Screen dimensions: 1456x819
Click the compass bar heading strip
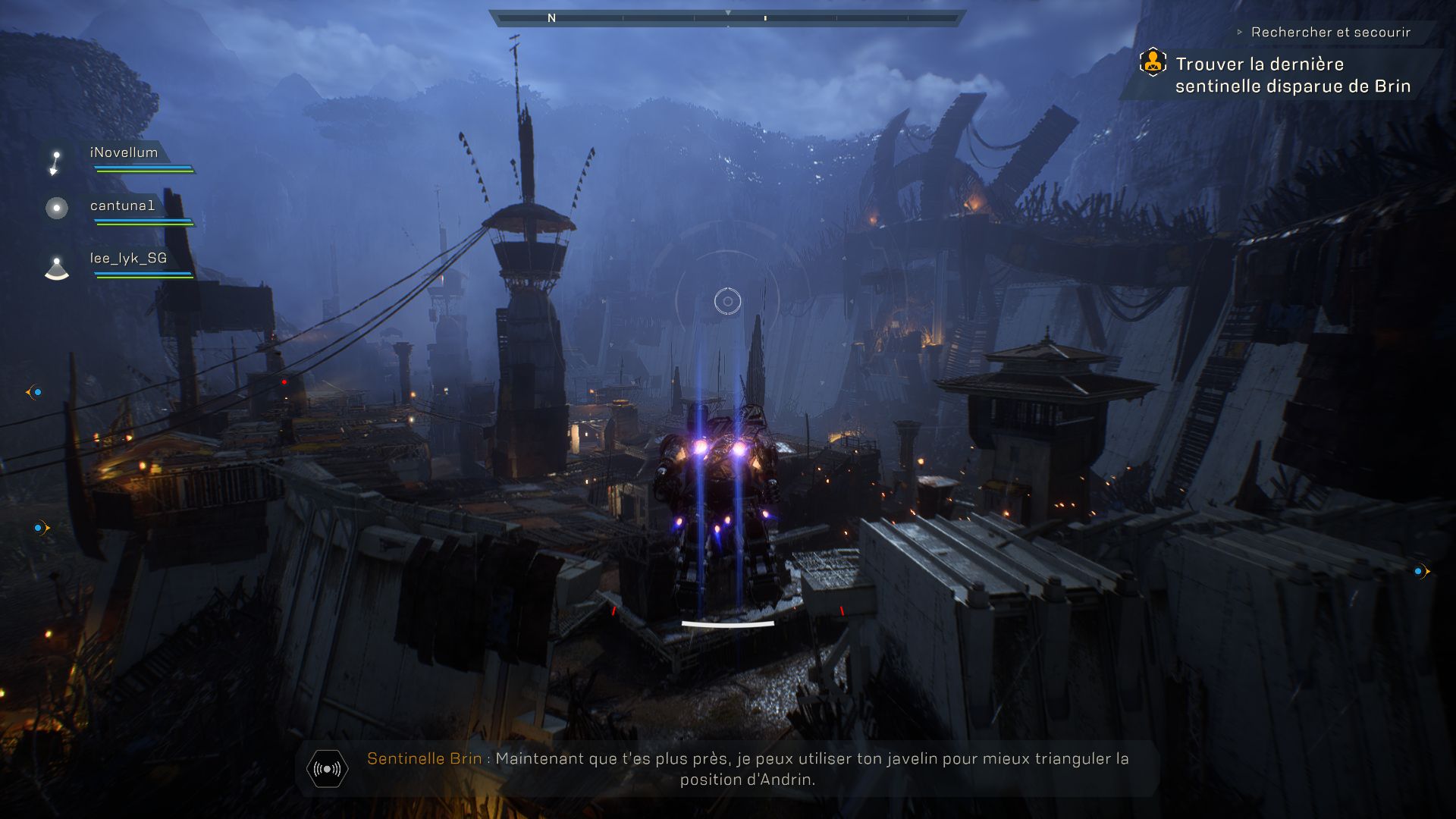point(727,17)
